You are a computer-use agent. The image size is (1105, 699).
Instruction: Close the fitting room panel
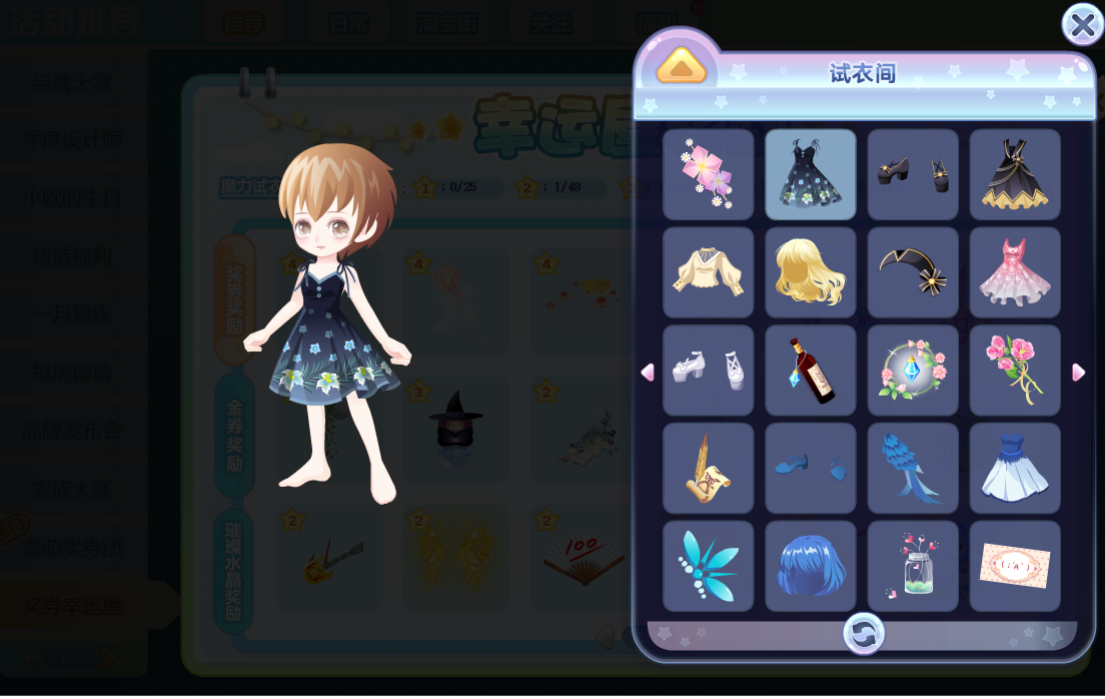tap(1082, 25)
